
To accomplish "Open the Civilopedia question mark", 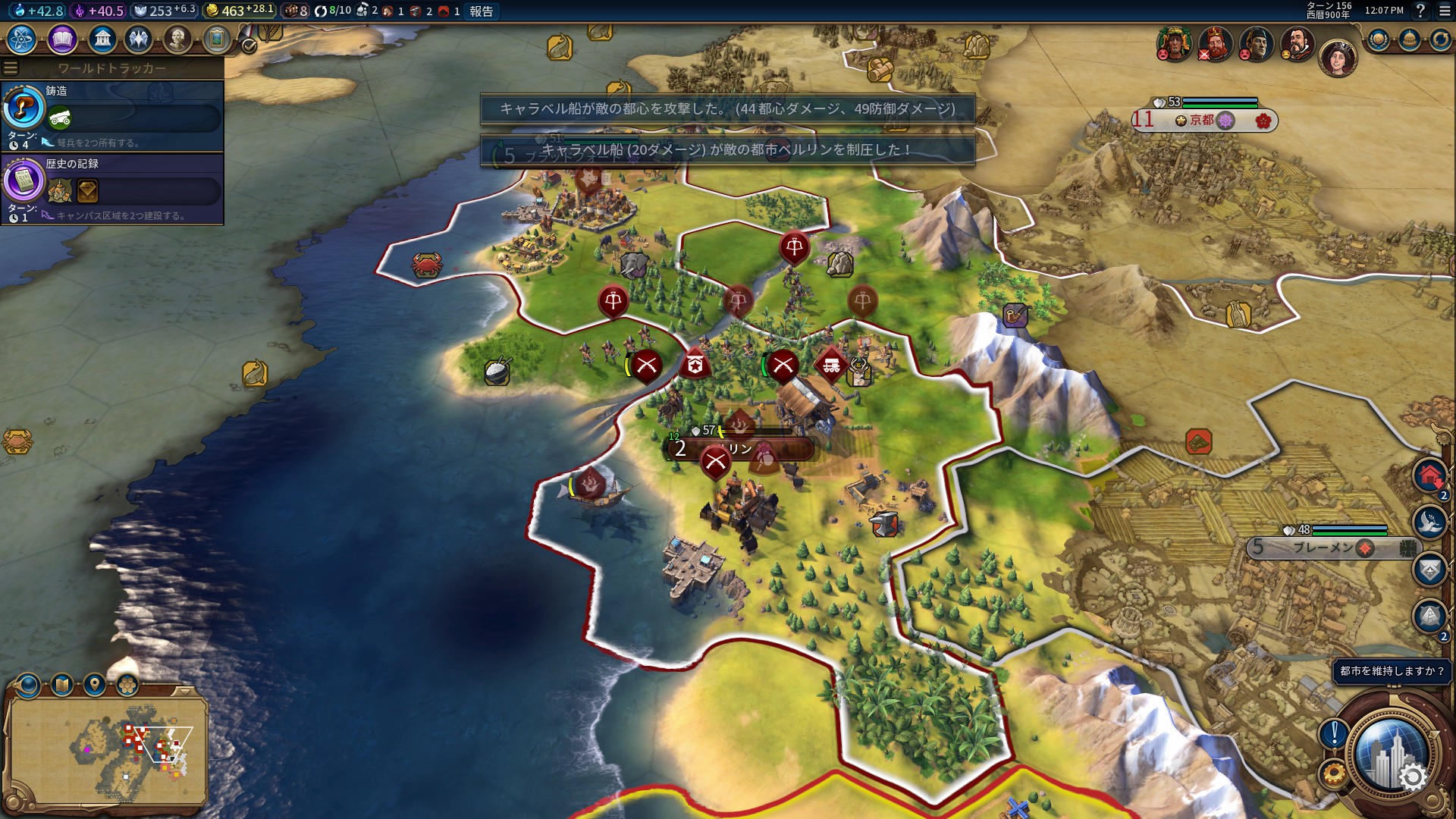I will pos(1420,11).
